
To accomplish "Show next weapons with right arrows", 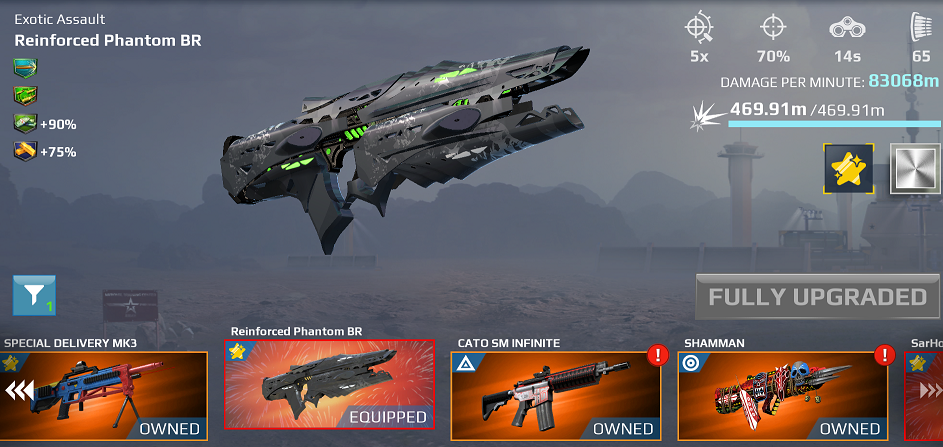I will 926,392.
